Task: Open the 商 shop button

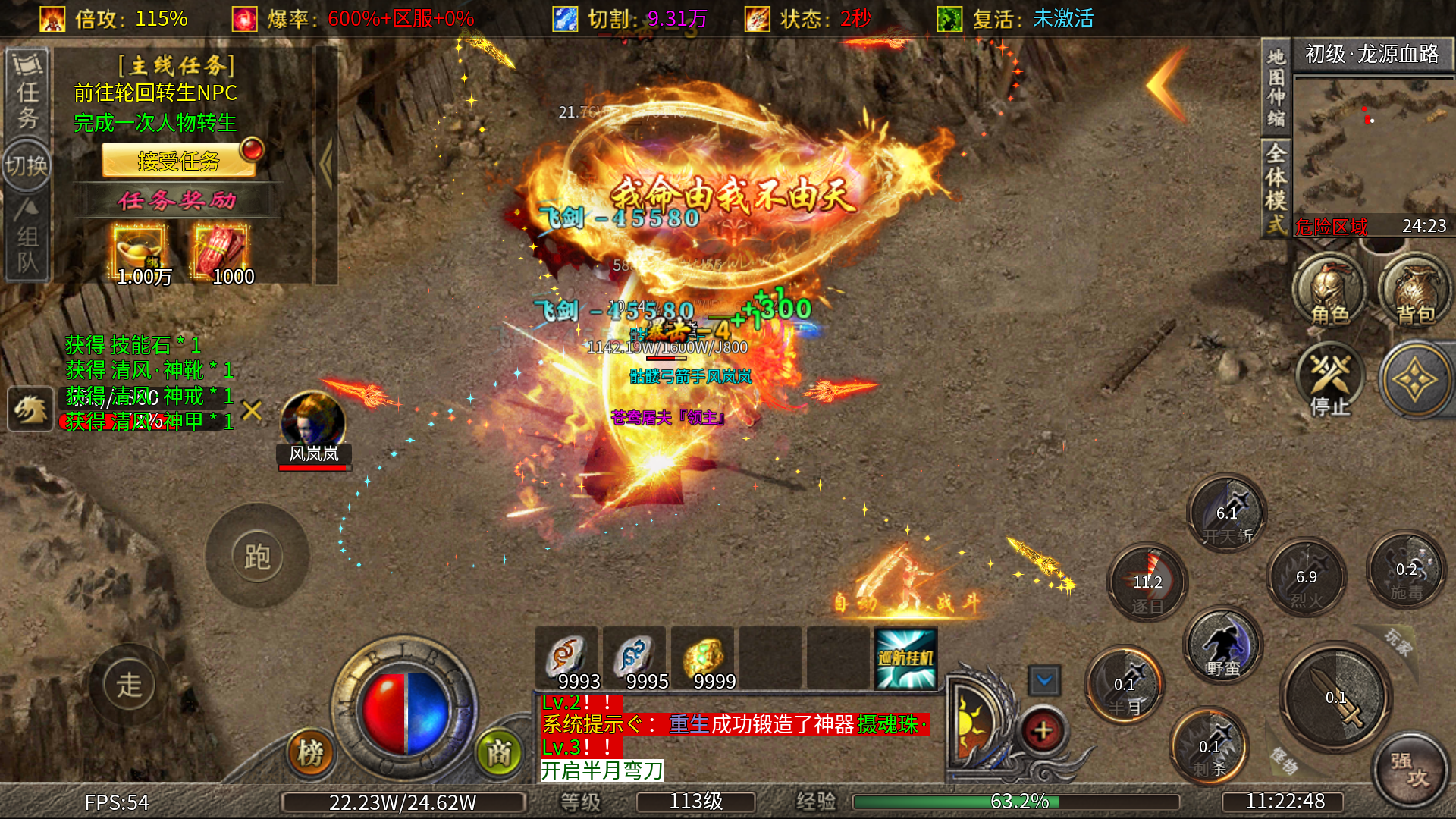Action: click(x=498, y=753)
